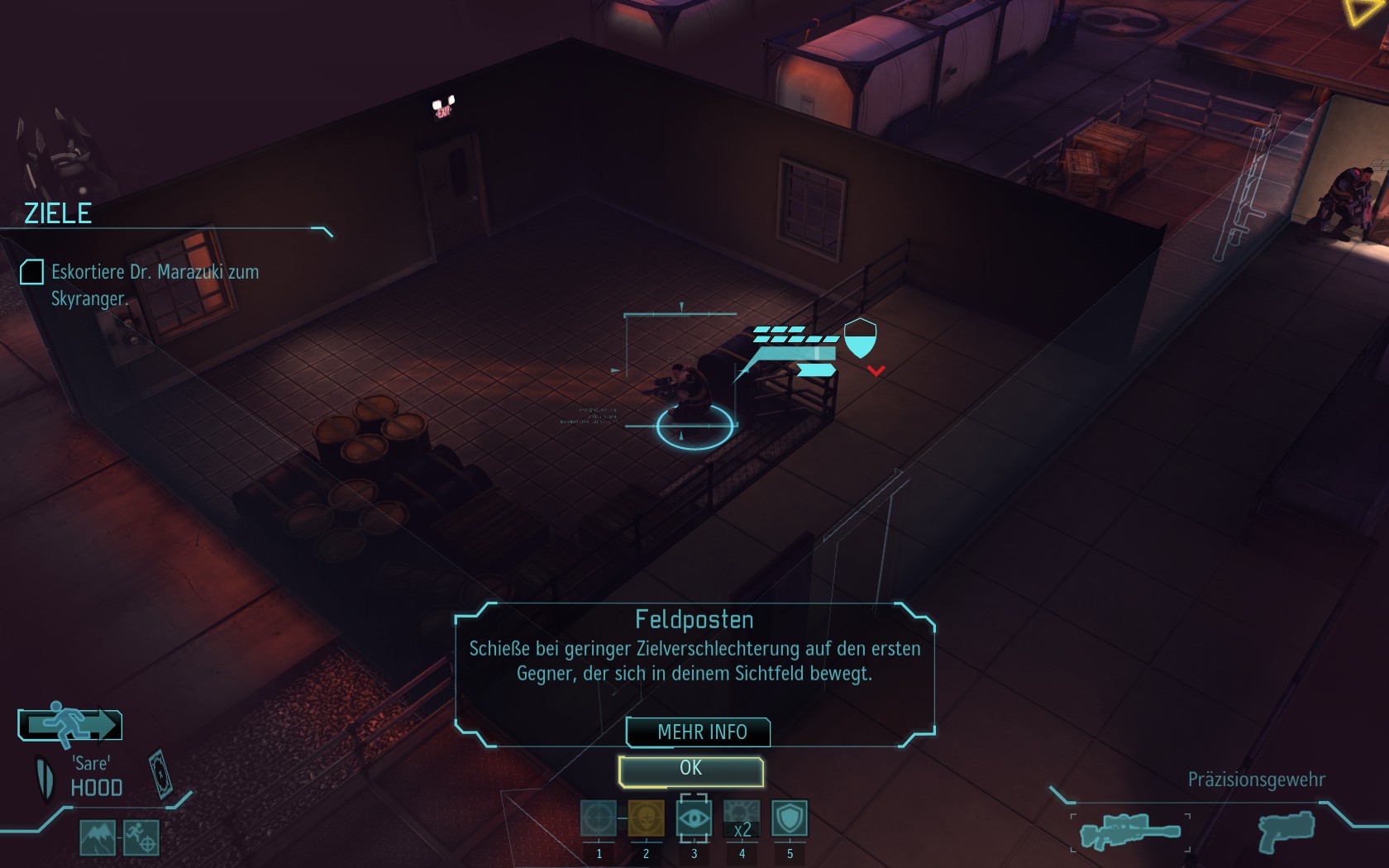The height and width of the screenshot is (868, 1389).
Task: Toggle the escort Dr. Marazuki objective checkbox
Action: pos(31,272)
